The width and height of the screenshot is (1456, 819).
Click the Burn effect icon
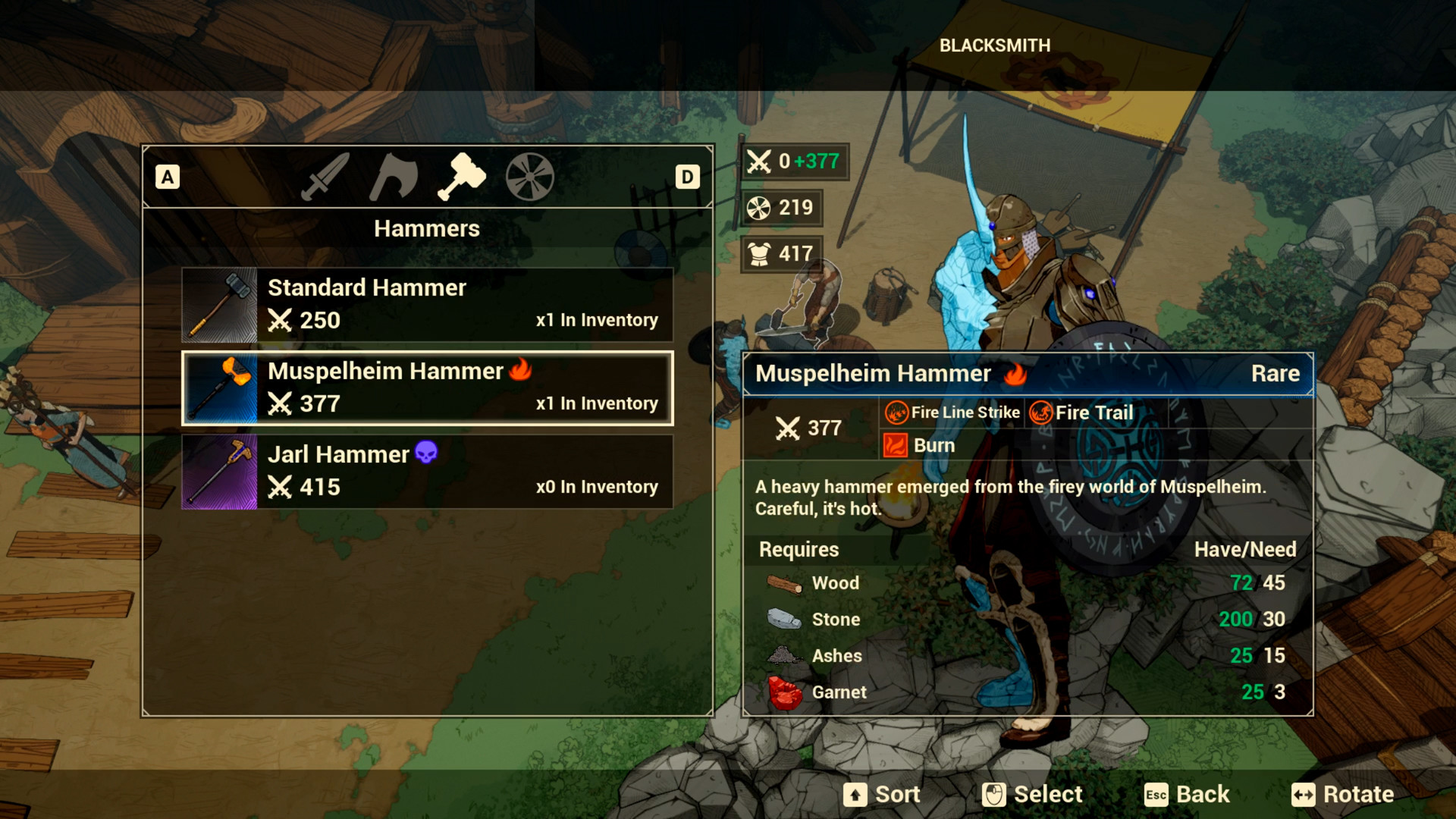pyautogui.click(x=895, y=445)
